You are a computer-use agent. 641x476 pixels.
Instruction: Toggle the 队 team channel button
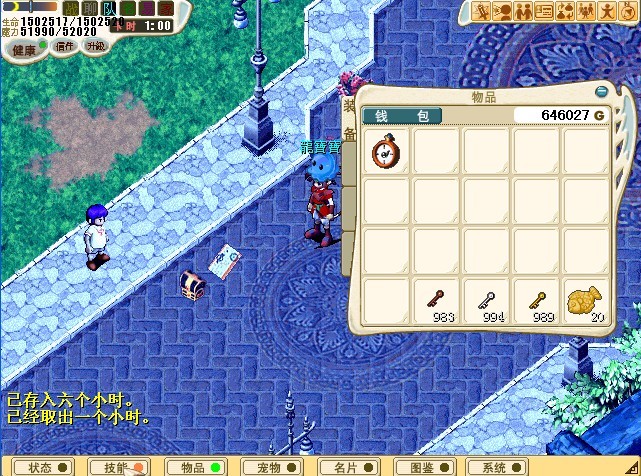click(x=110, y=9)
